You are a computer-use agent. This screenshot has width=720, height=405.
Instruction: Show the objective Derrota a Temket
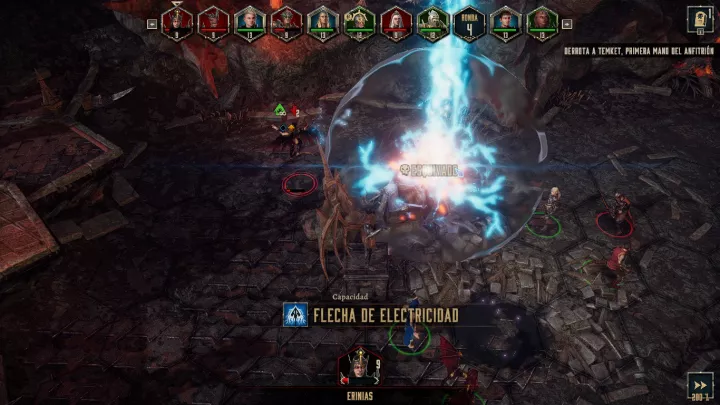[637, 51]
